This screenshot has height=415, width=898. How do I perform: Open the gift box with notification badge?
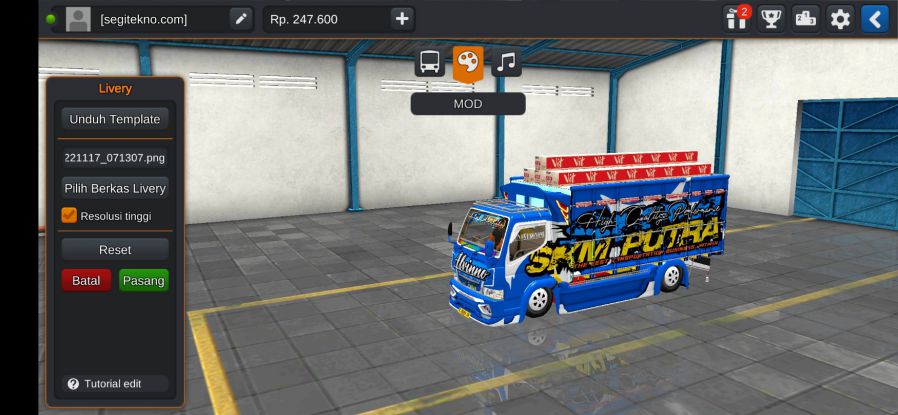point(737,19)
